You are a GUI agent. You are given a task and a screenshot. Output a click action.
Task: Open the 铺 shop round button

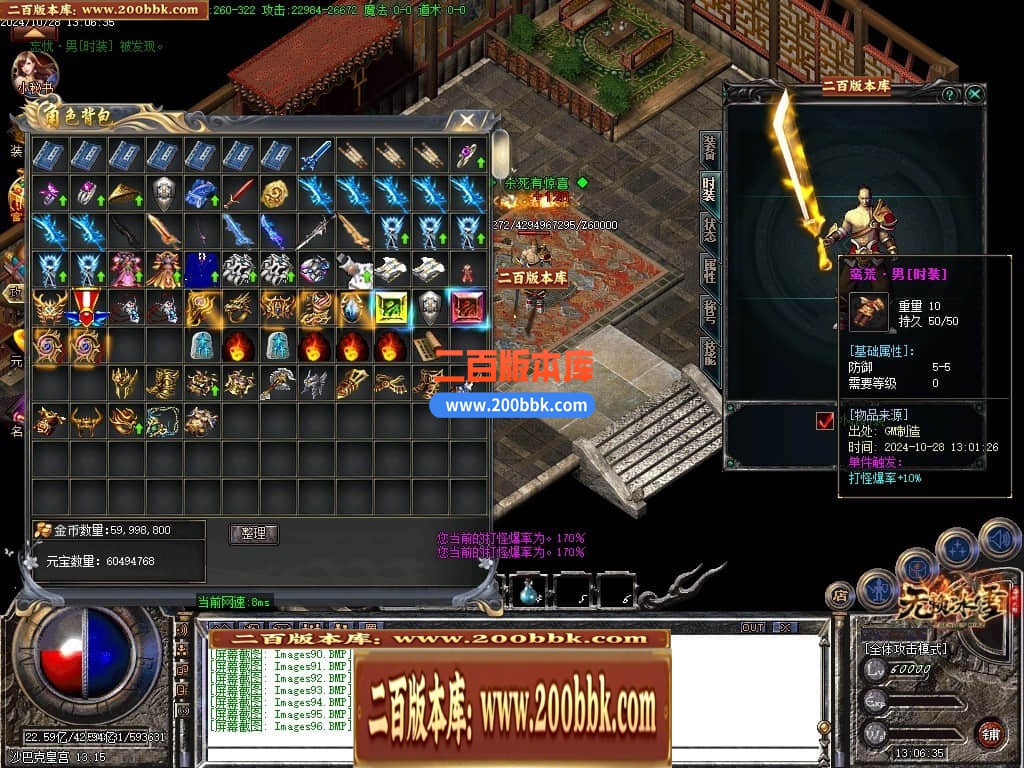991,733
